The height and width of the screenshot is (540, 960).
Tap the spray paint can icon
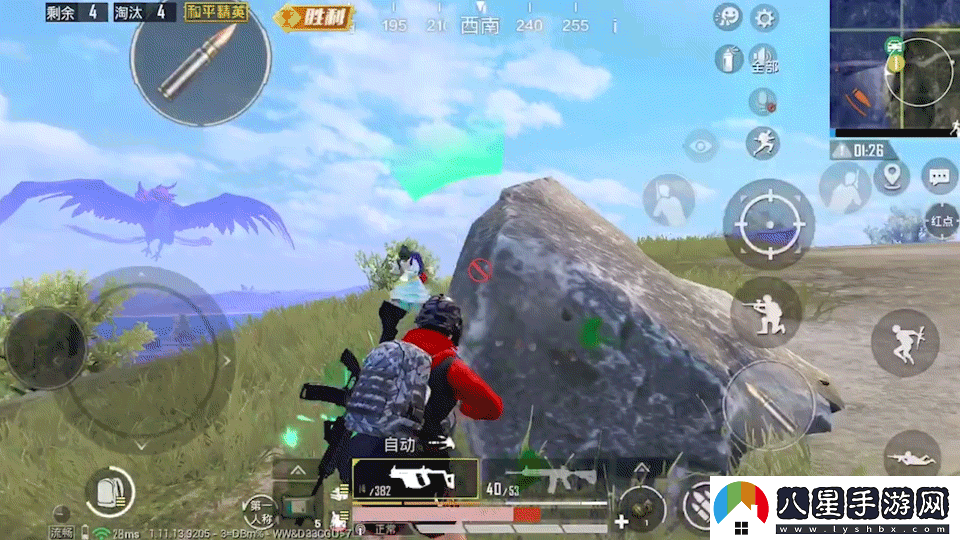[728, 59]
